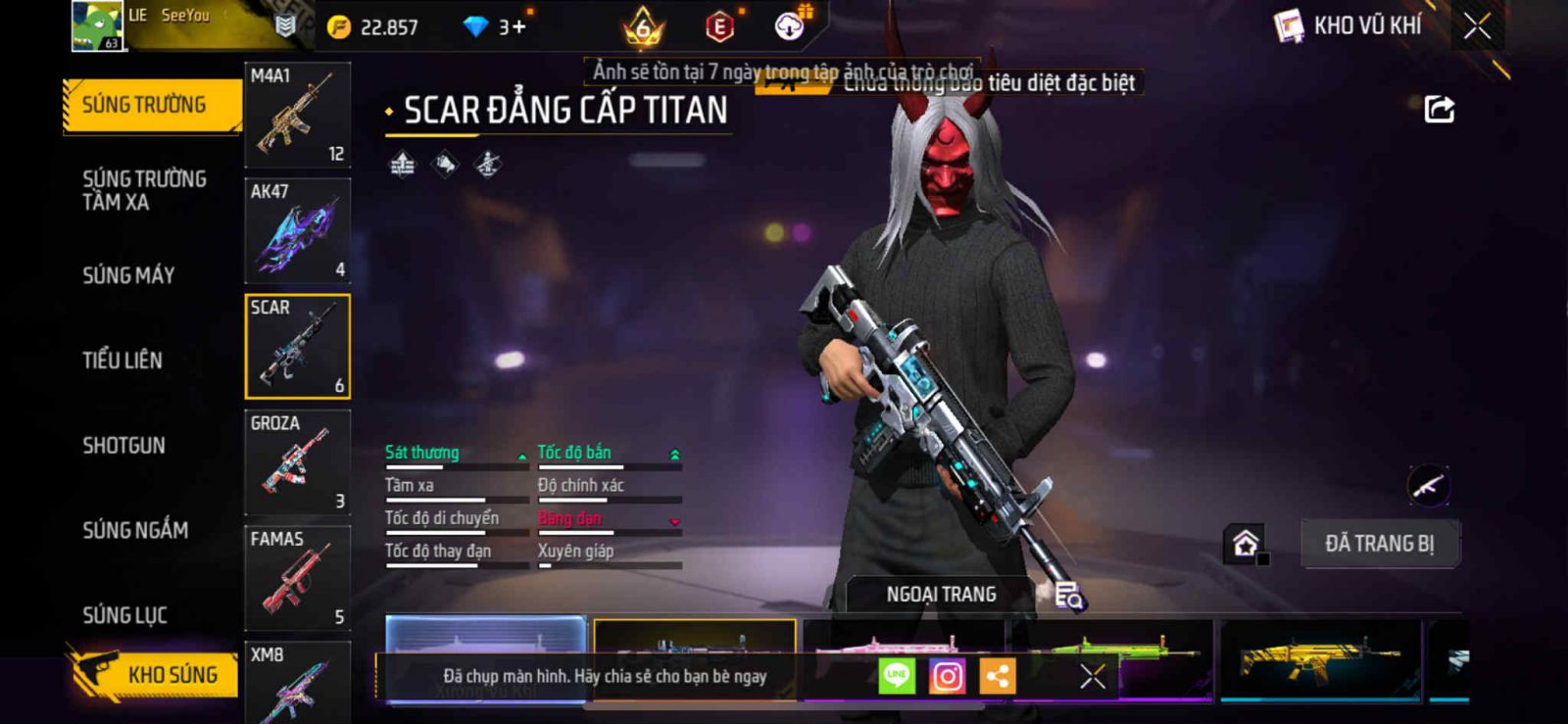Switch to the Súng Lục category
This screenshot has height=724, width=1568.
(124, 615)
